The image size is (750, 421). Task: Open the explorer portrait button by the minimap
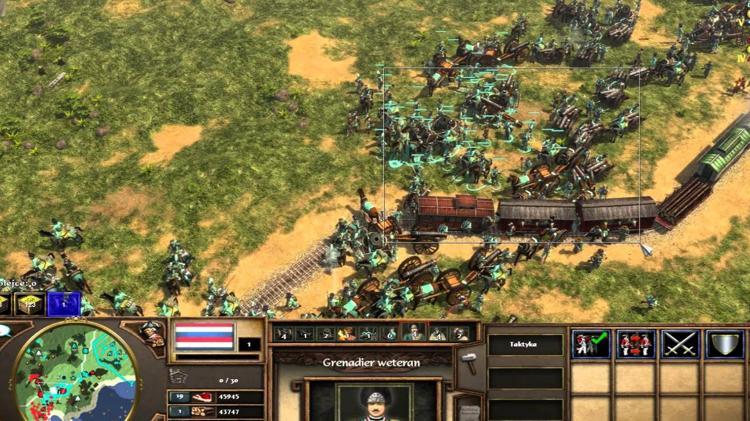(x=152, y=334)
